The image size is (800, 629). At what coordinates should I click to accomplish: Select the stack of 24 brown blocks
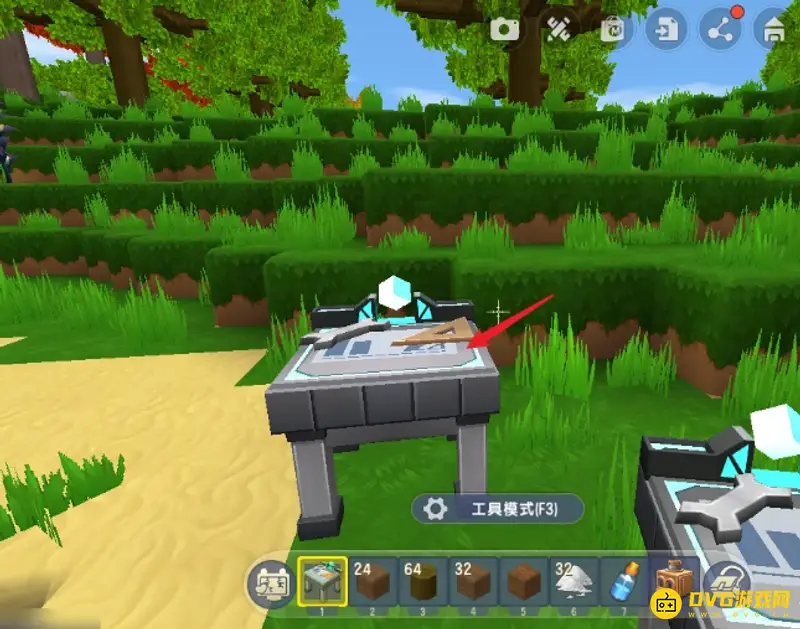click(372, 581)
